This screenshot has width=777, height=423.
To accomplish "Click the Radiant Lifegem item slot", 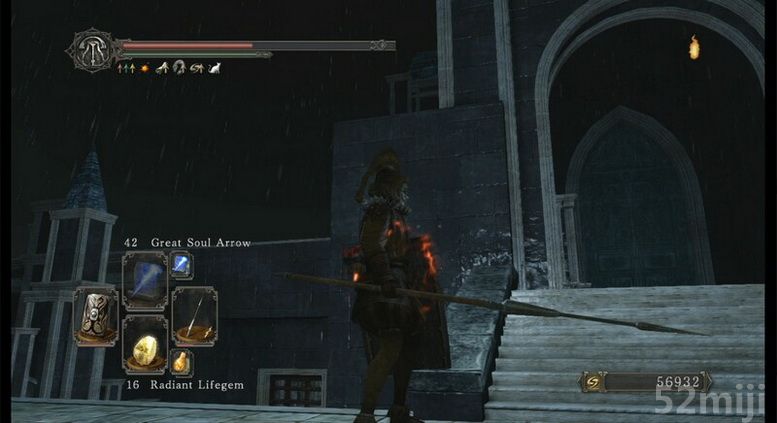I will [x=145, y=343].
